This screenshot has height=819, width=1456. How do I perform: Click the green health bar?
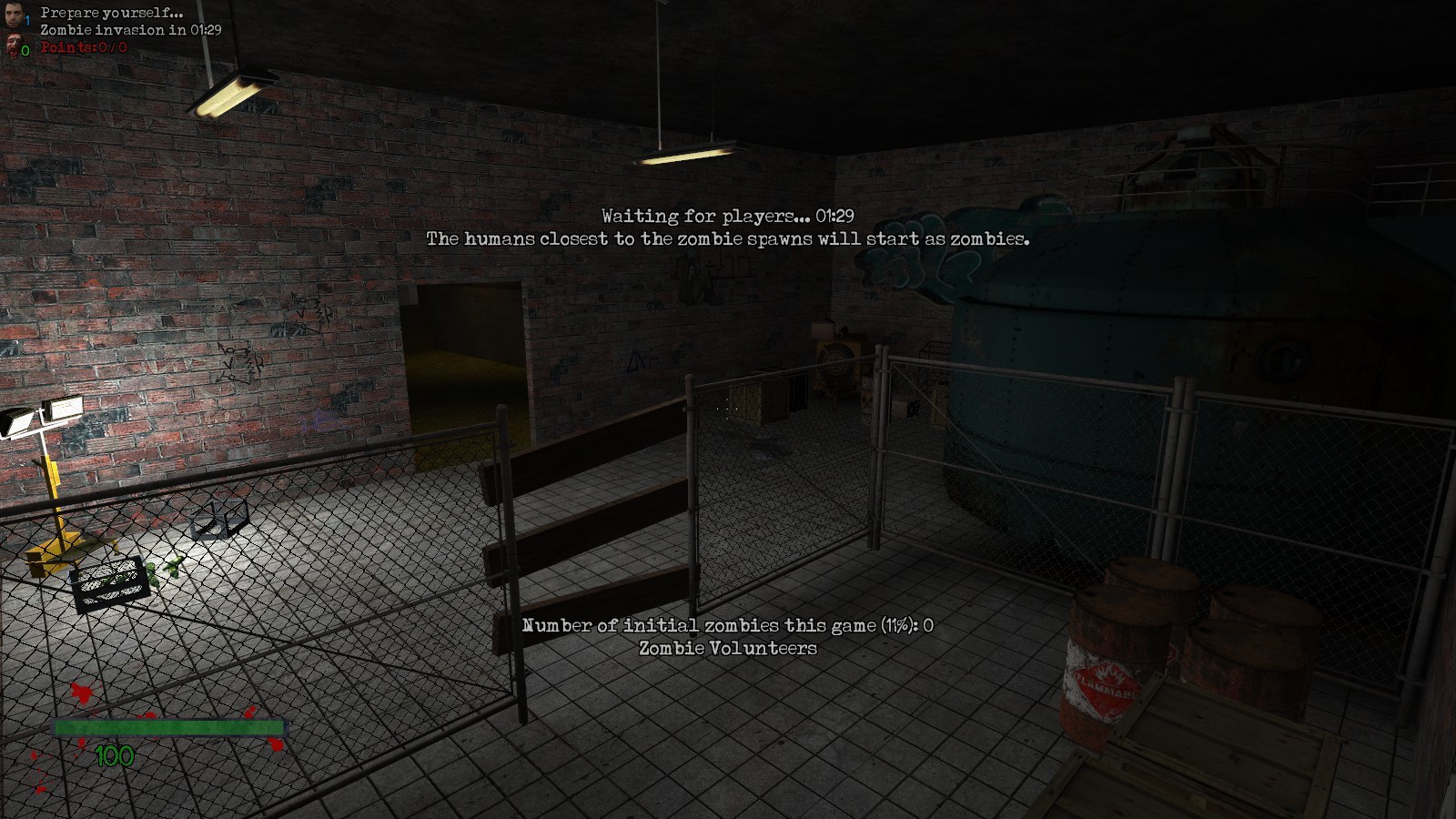pyautogui.click(x=169, y=728)
